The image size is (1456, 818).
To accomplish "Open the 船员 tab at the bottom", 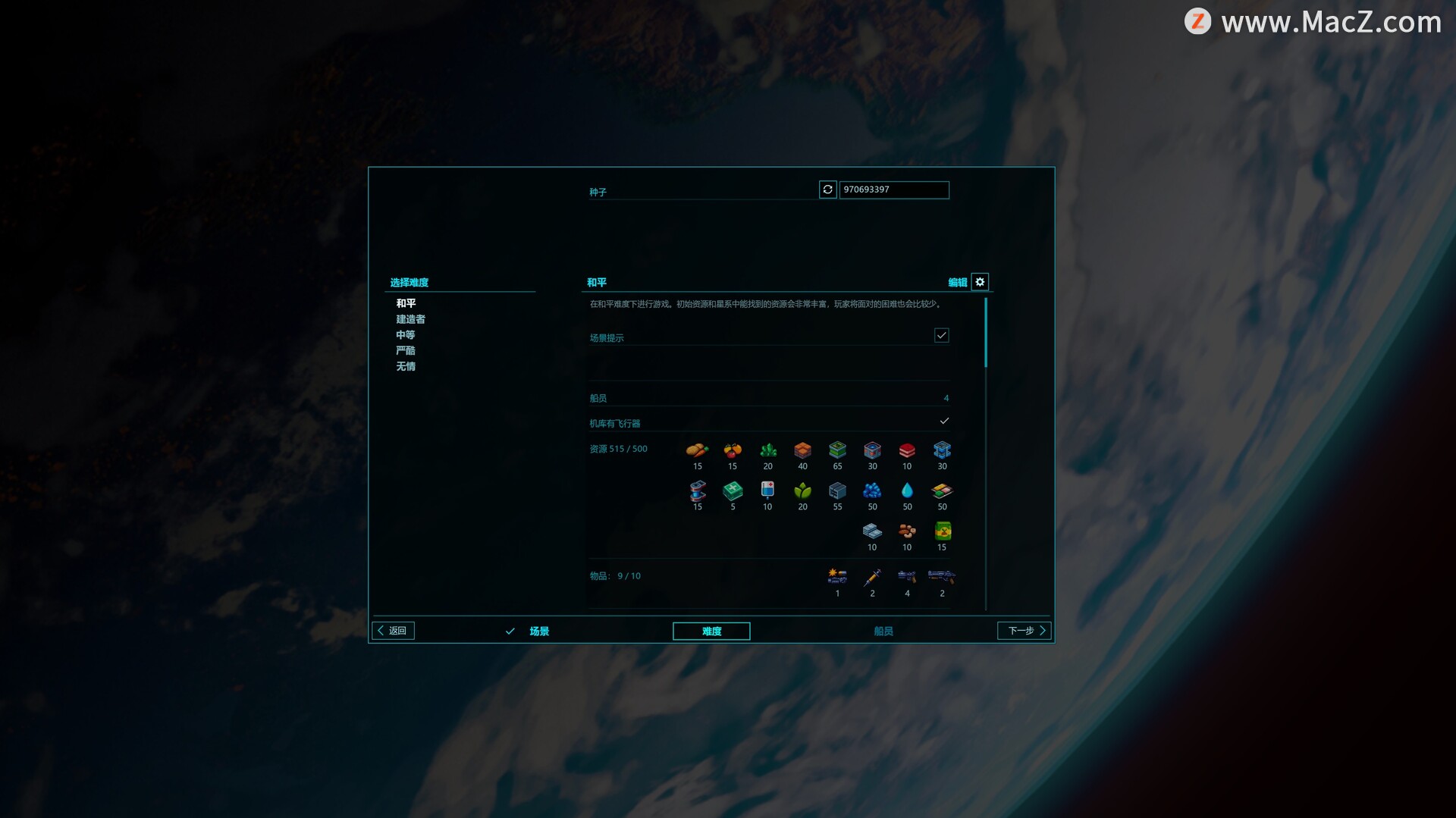I will [x=883, y=632].
